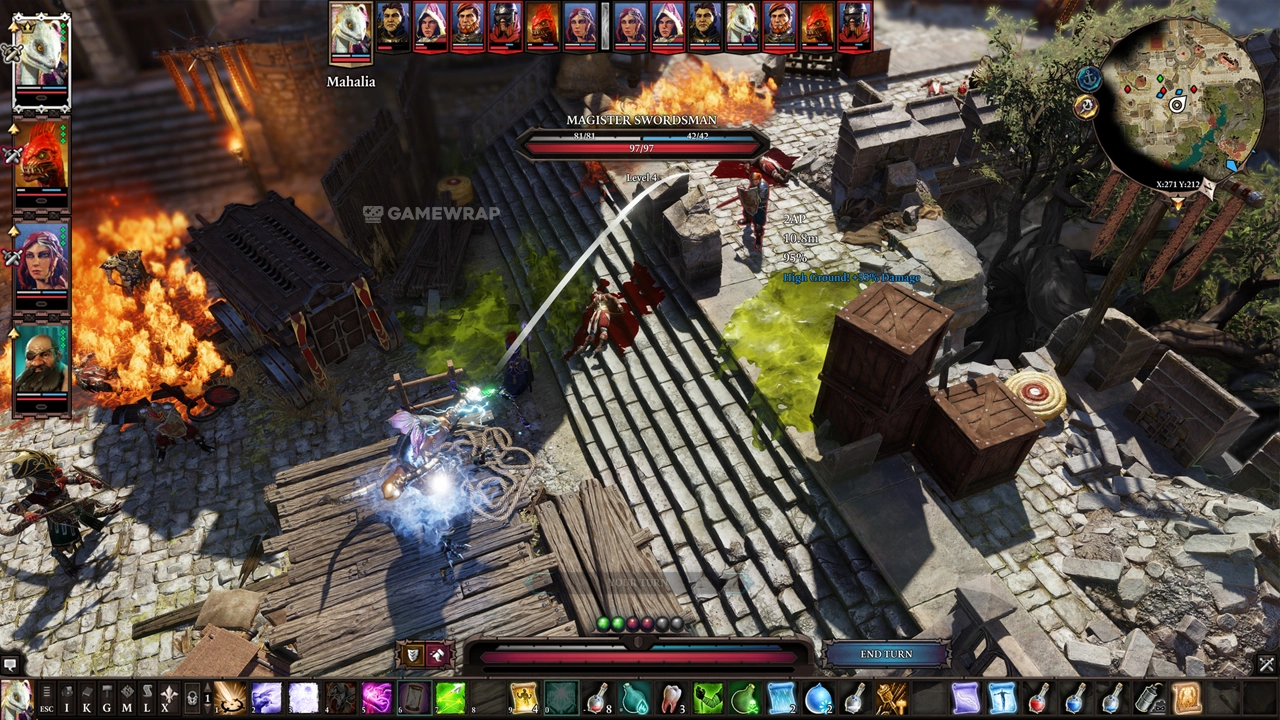Click Mahalia's portrait in the turn order

point(350,29)
